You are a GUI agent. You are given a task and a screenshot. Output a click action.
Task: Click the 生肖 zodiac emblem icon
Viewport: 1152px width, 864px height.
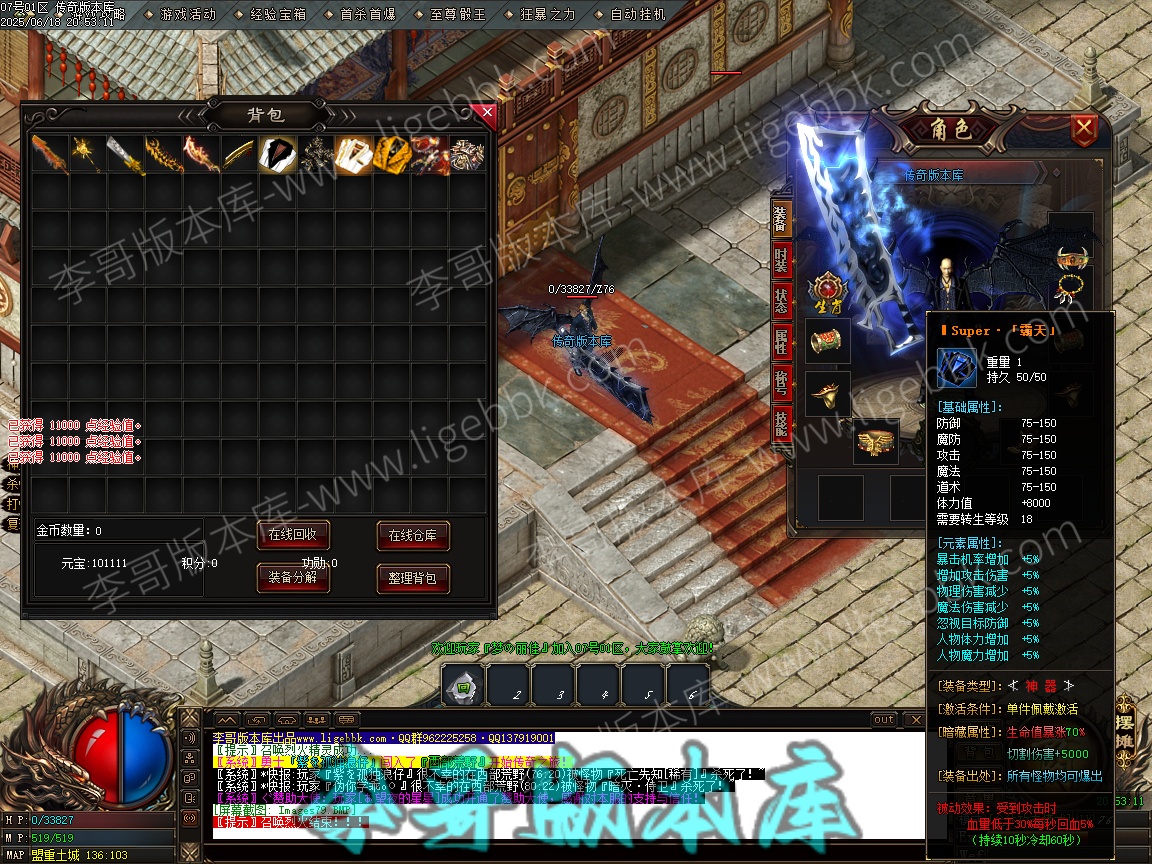click(x=828, y=292)
